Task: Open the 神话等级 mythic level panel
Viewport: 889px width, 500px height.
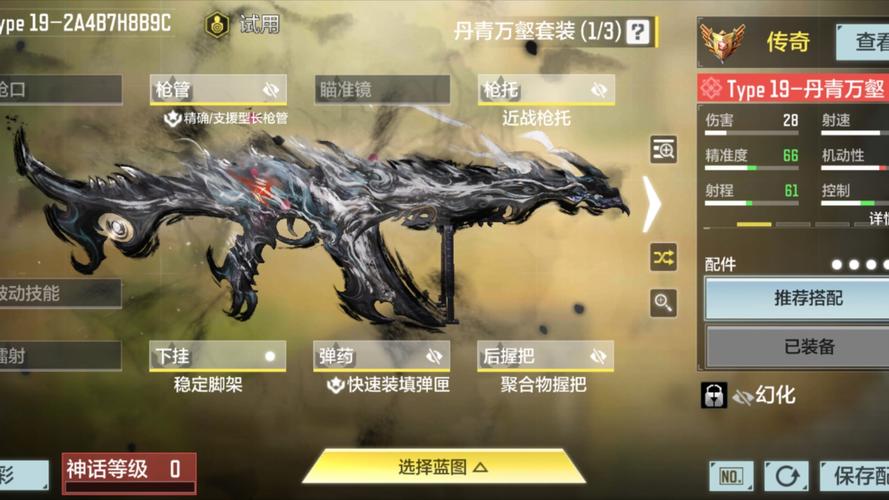Action: point(129,471)
